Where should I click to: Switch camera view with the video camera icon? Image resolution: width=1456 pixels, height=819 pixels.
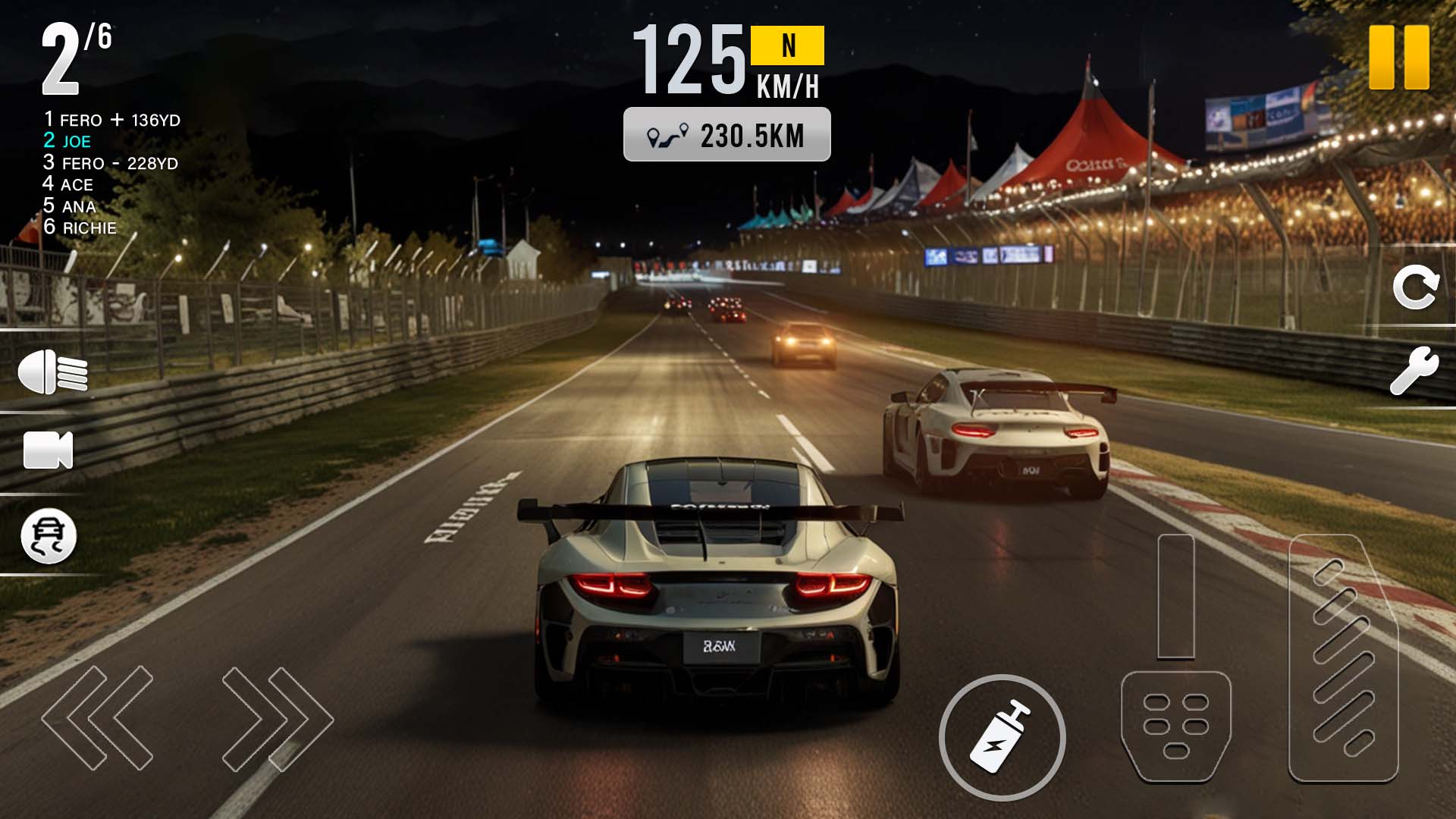click(x=48, y=450)
